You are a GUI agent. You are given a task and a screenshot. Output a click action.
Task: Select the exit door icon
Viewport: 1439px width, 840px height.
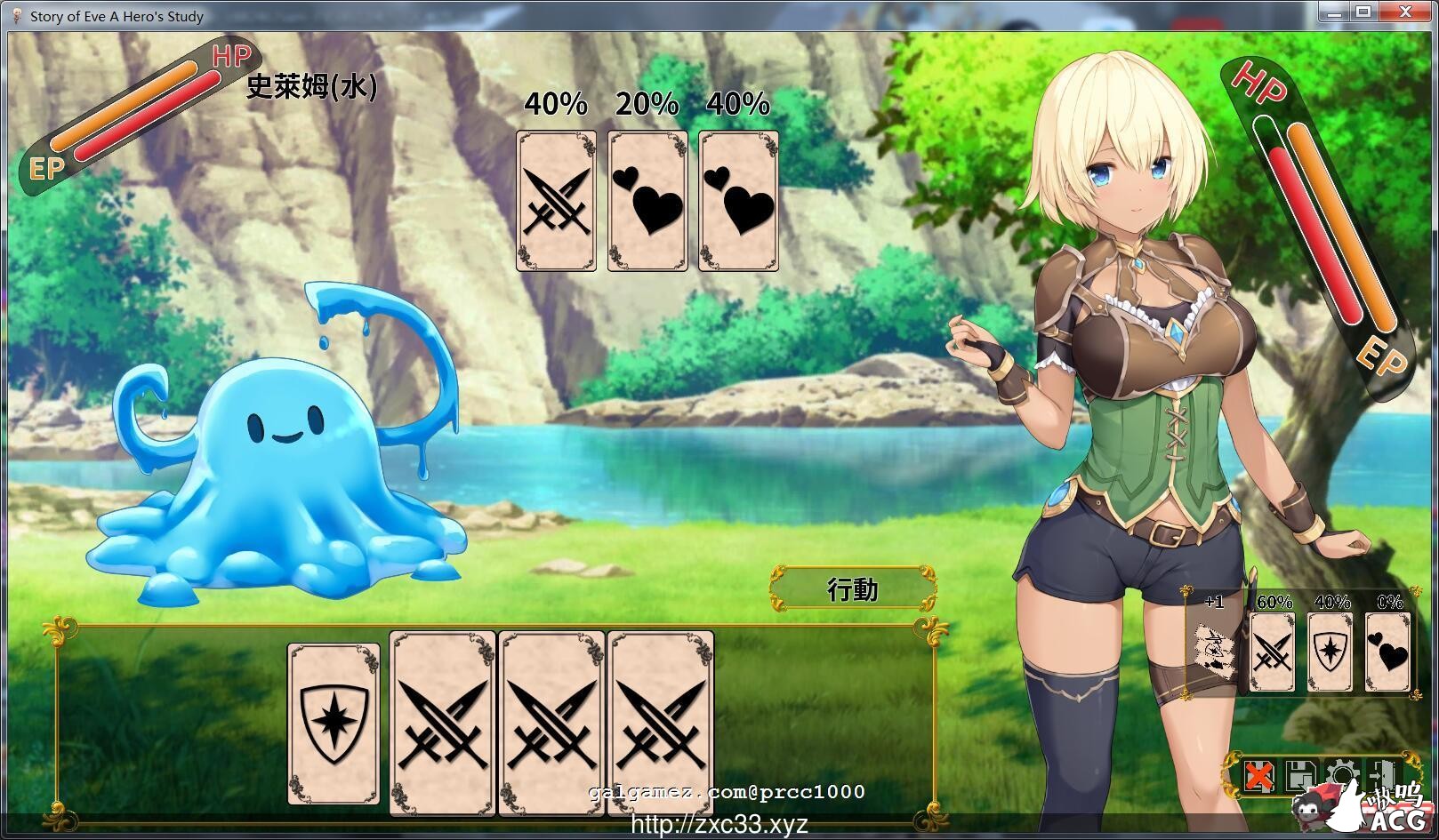click(1381, 773)
